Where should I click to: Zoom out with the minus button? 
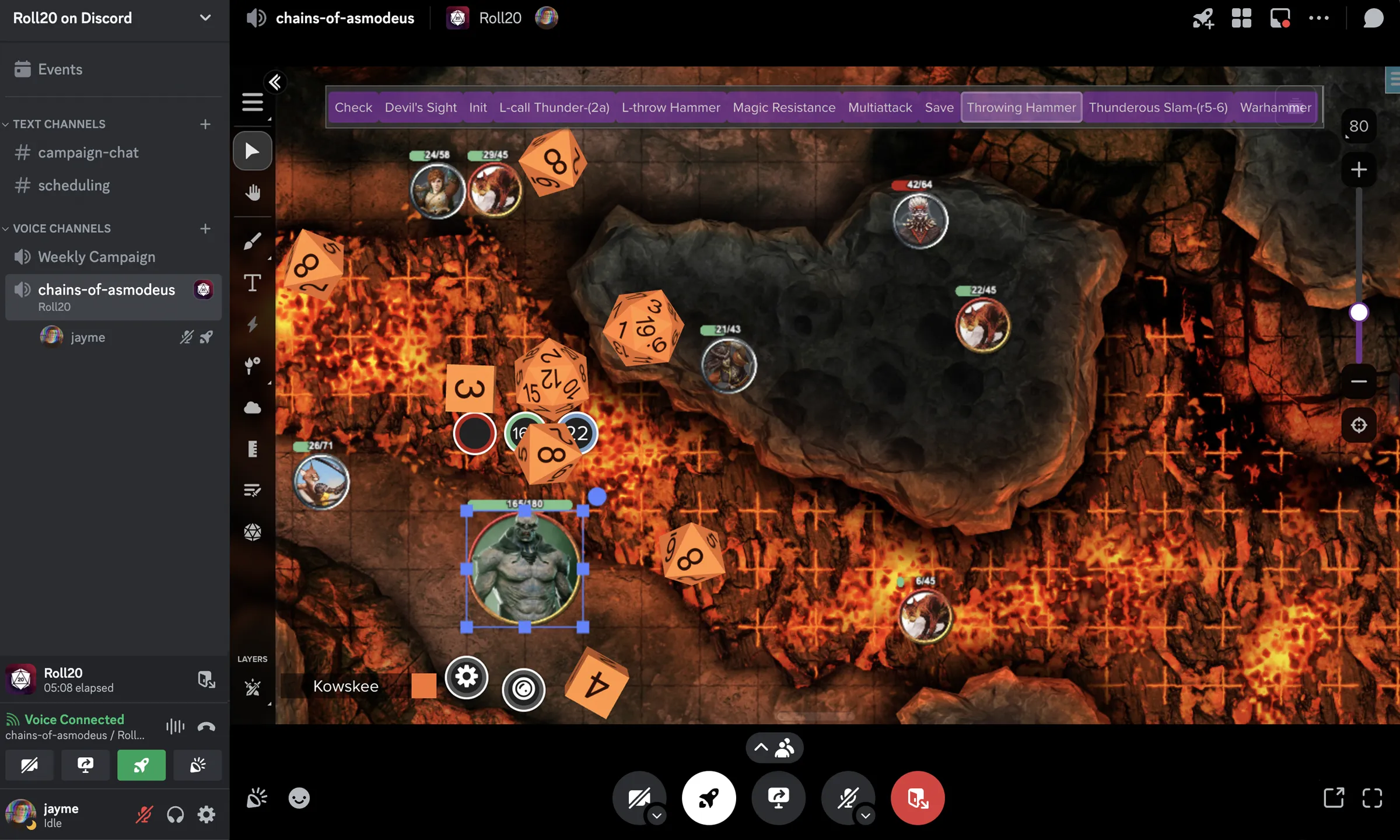pyautogui.click(x=1359, y=381)
